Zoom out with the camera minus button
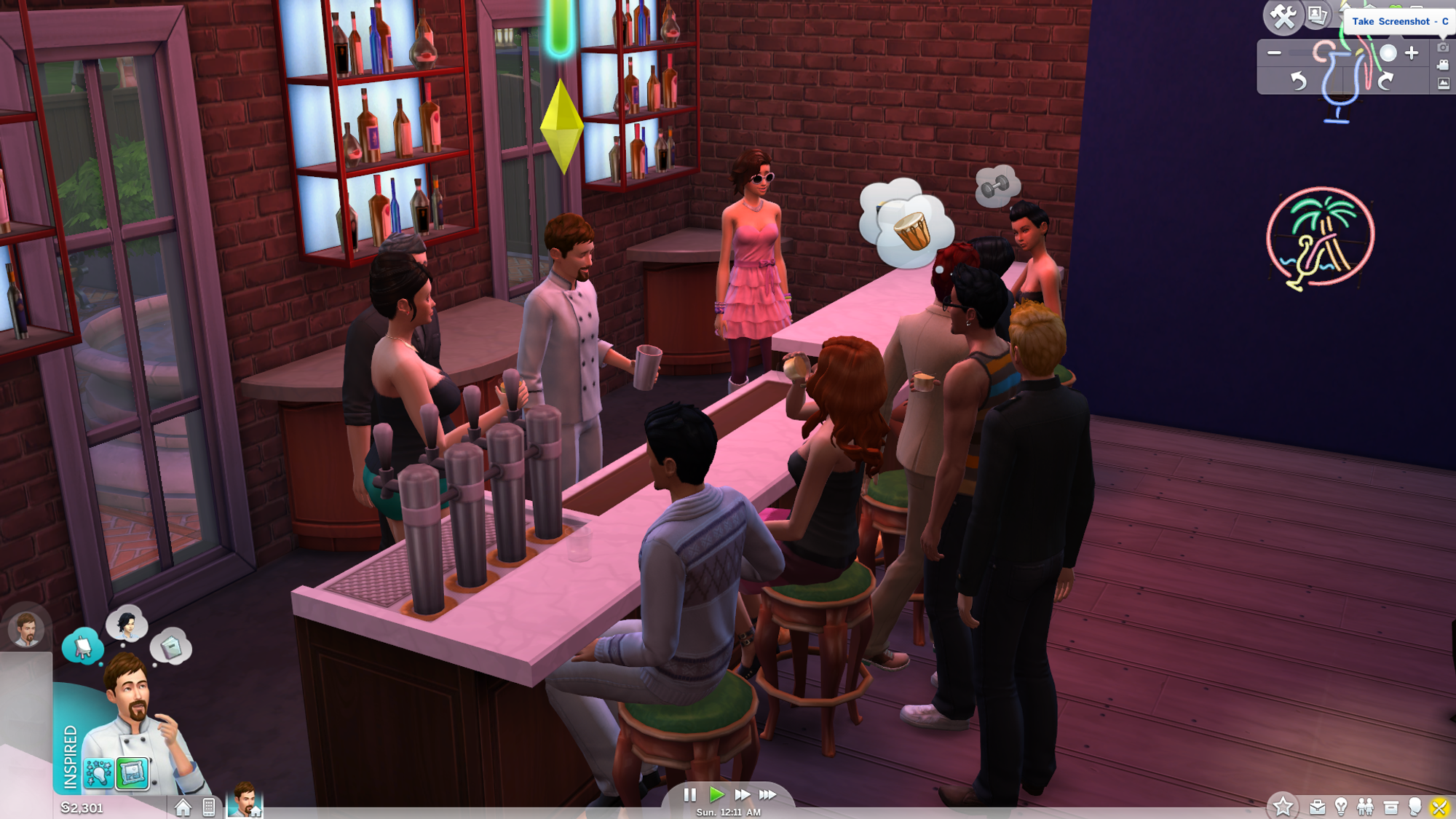 pos(1274,53)
